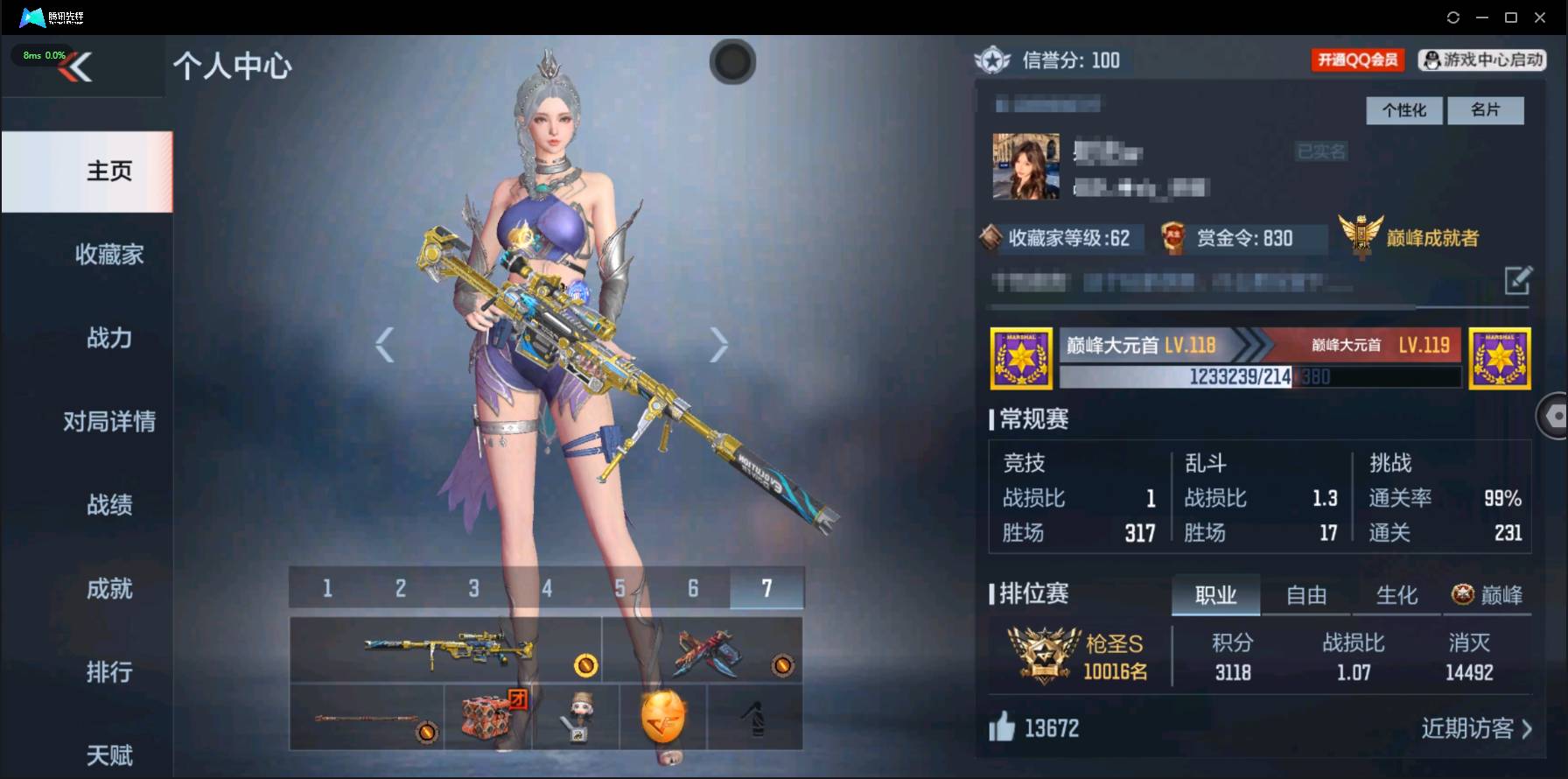The height and width of the screenshot is (779, 1568).
Task: Click the penguin icon on 游戏中心启动
Action: [1431, 60]
